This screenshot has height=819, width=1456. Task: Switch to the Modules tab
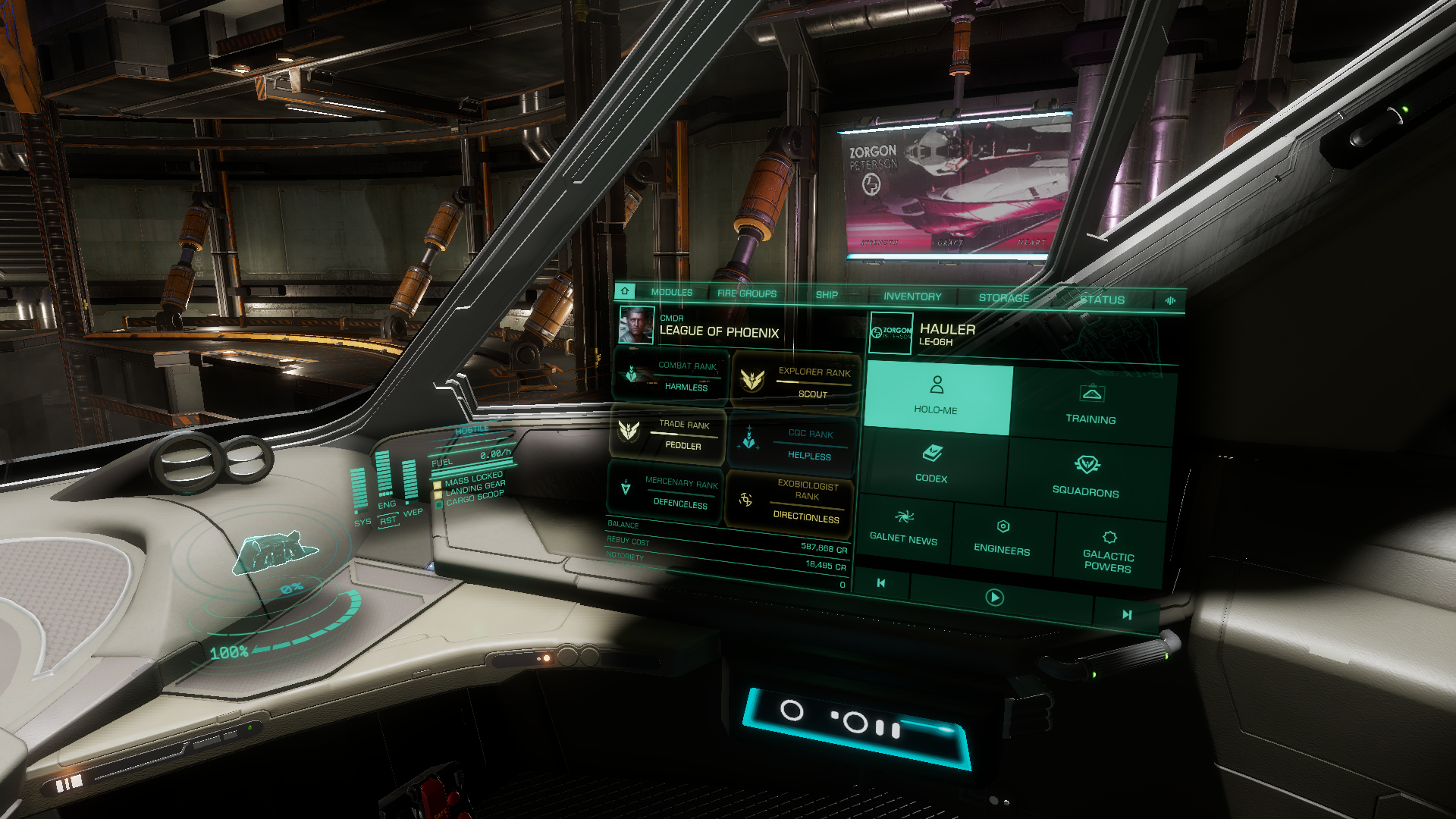pyautogui.click(x=671, y=292)
